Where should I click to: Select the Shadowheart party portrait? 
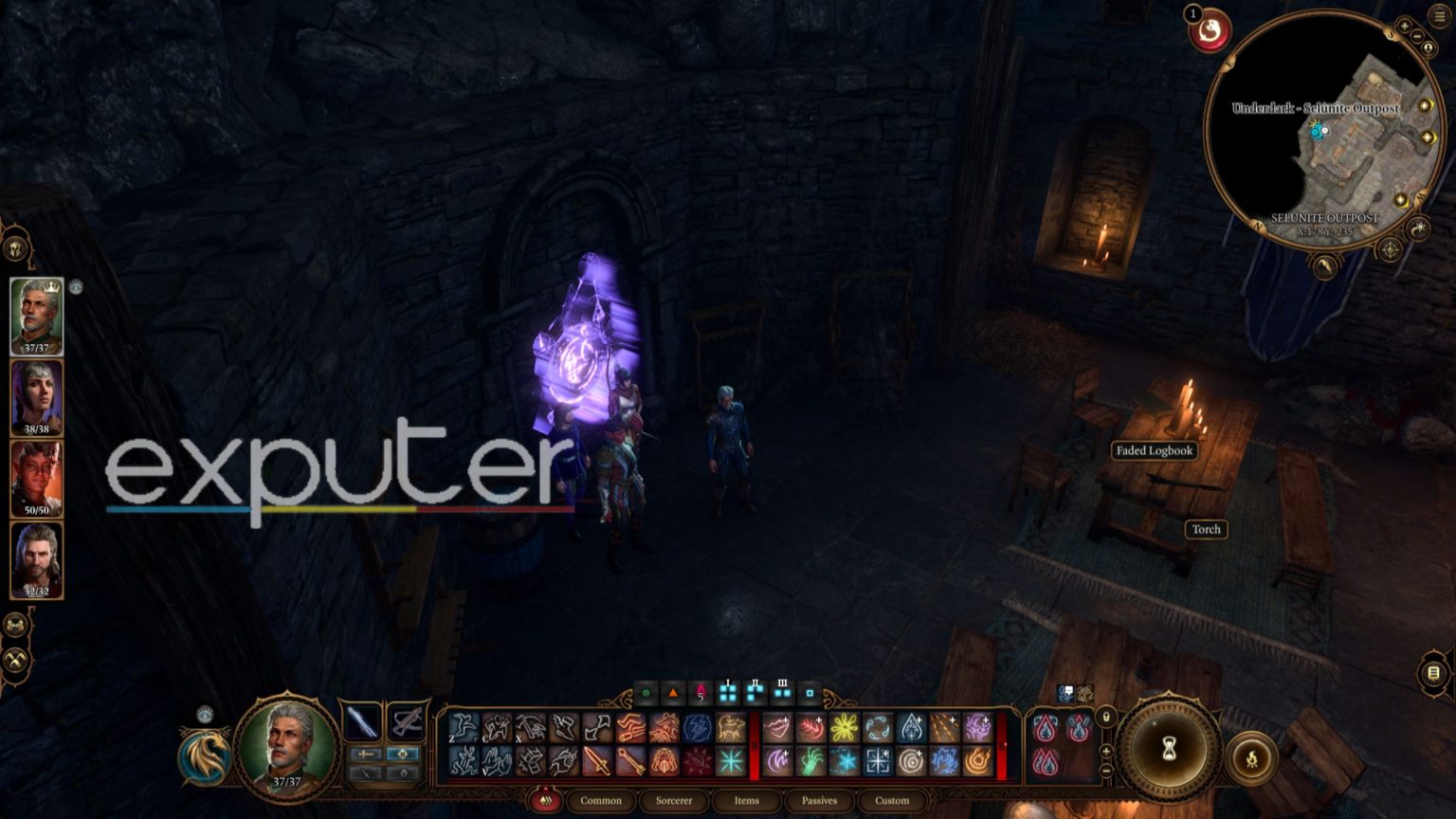click(x=37, y=398)
